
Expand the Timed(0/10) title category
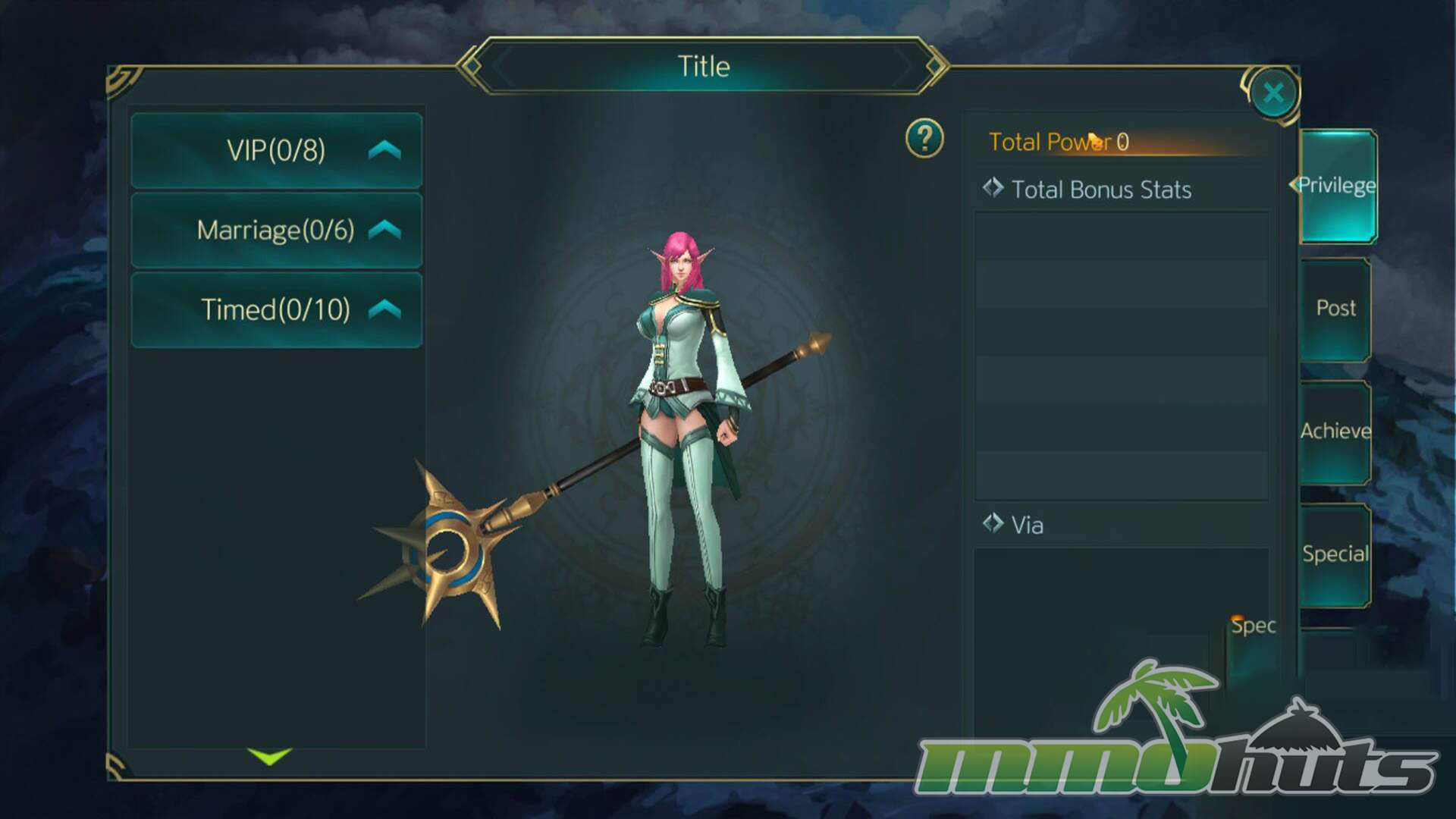point(277,309)
